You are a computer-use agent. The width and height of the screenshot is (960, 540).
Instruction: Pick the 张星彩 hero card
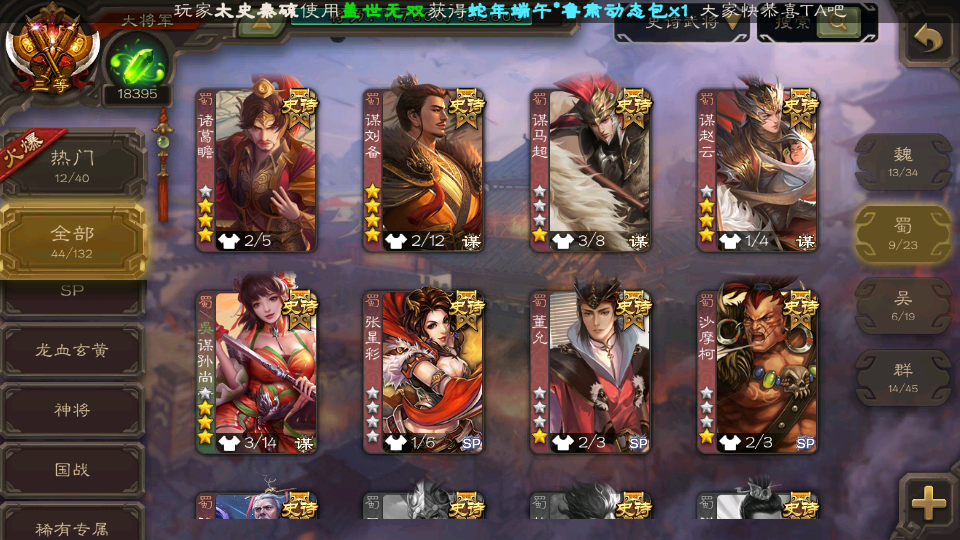(423, 371)
